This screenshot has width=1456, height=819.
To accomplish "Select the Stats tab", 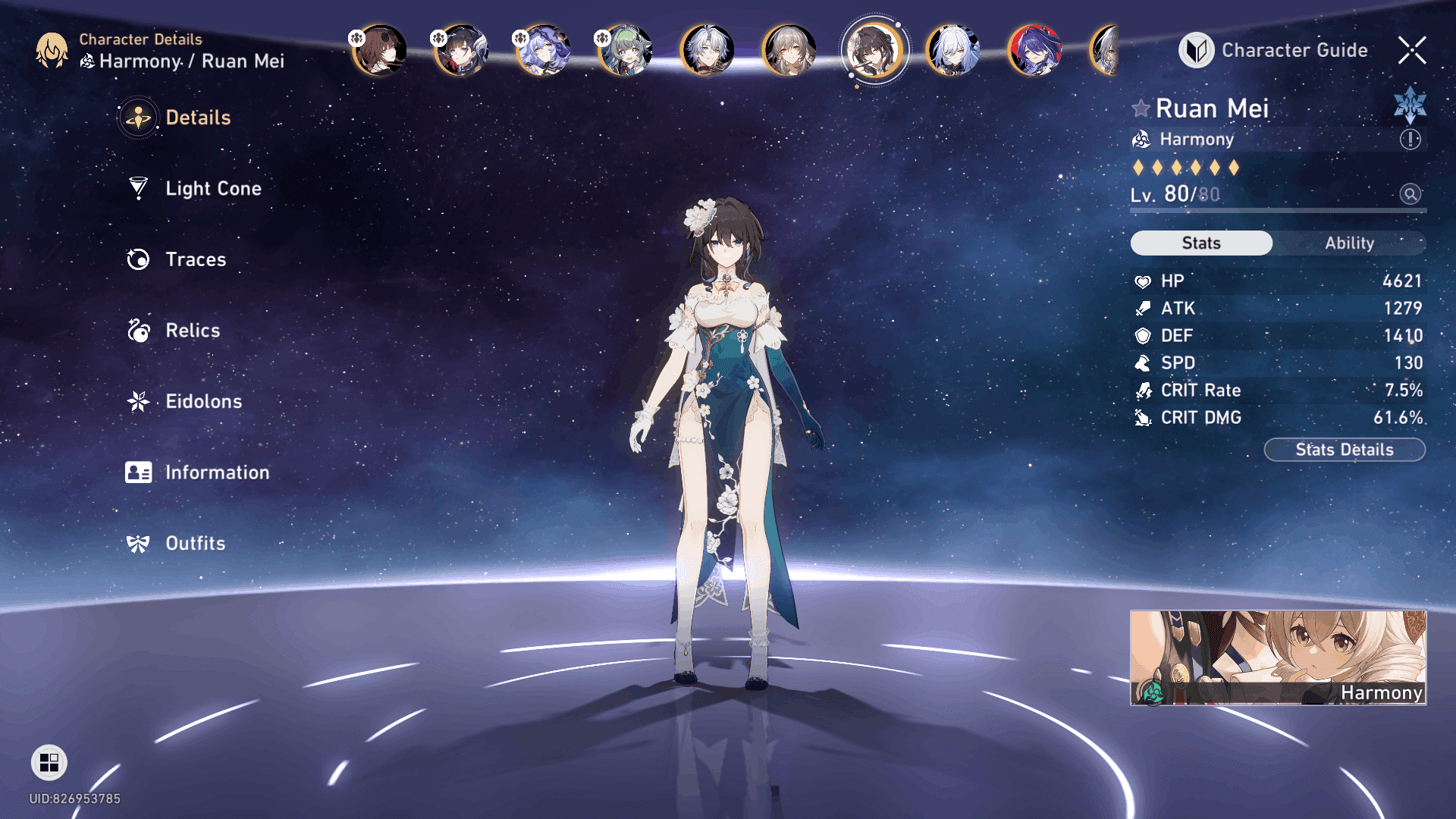I will tap(1201, 243).
